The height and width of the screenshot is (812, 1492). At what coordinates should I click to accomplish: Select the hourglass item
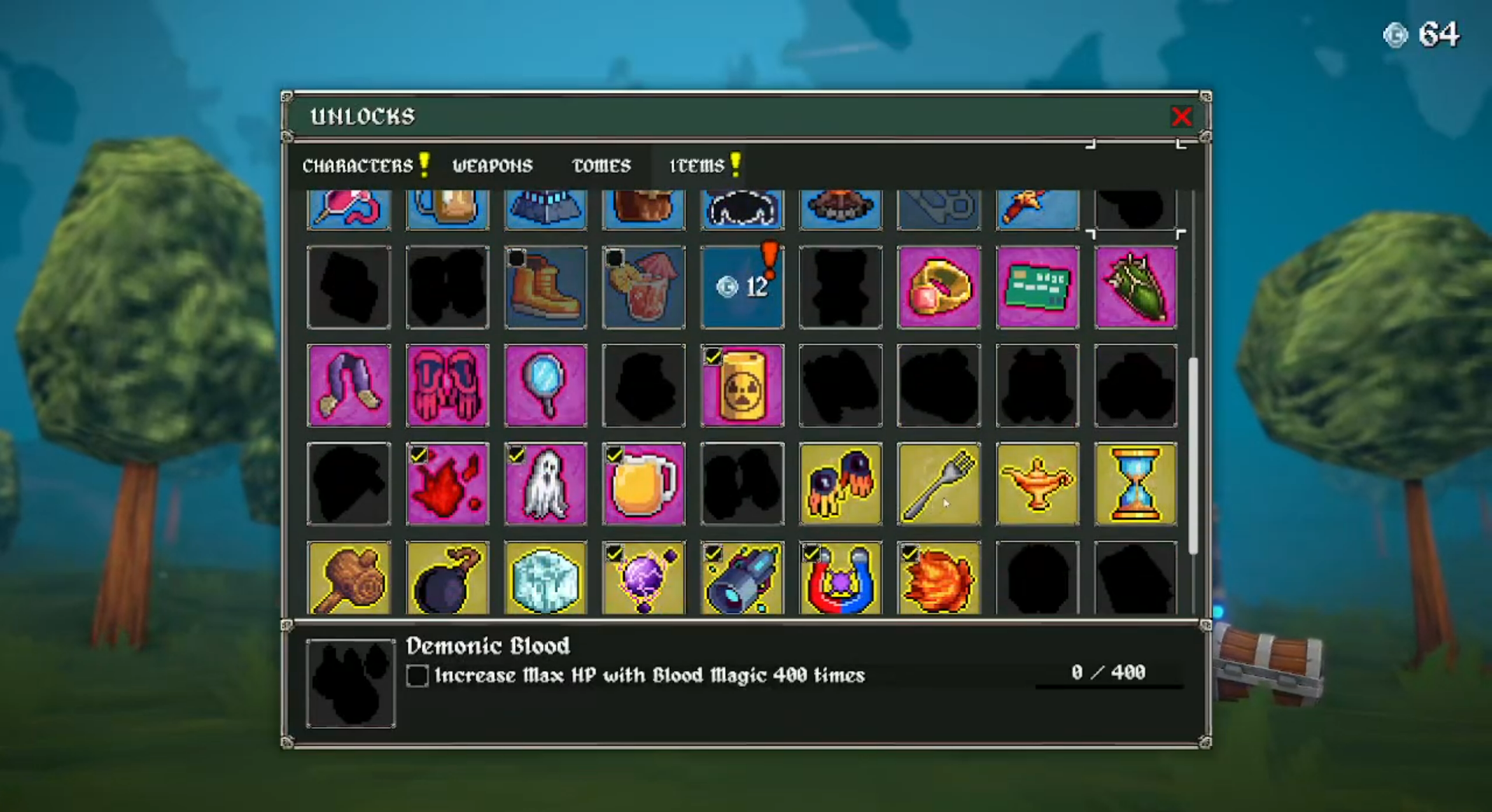click(x=1135, y=484)
